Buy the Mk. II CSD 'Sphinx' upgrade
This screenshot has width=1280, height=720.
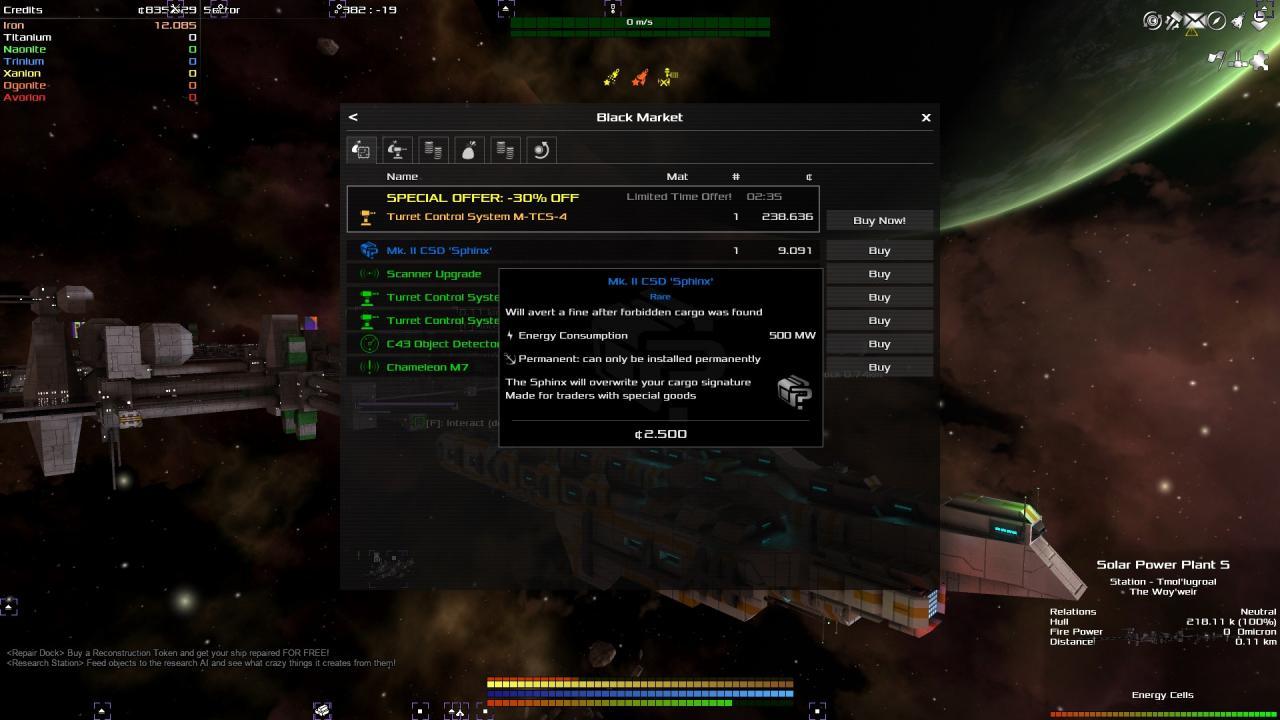tap(878, 250)
